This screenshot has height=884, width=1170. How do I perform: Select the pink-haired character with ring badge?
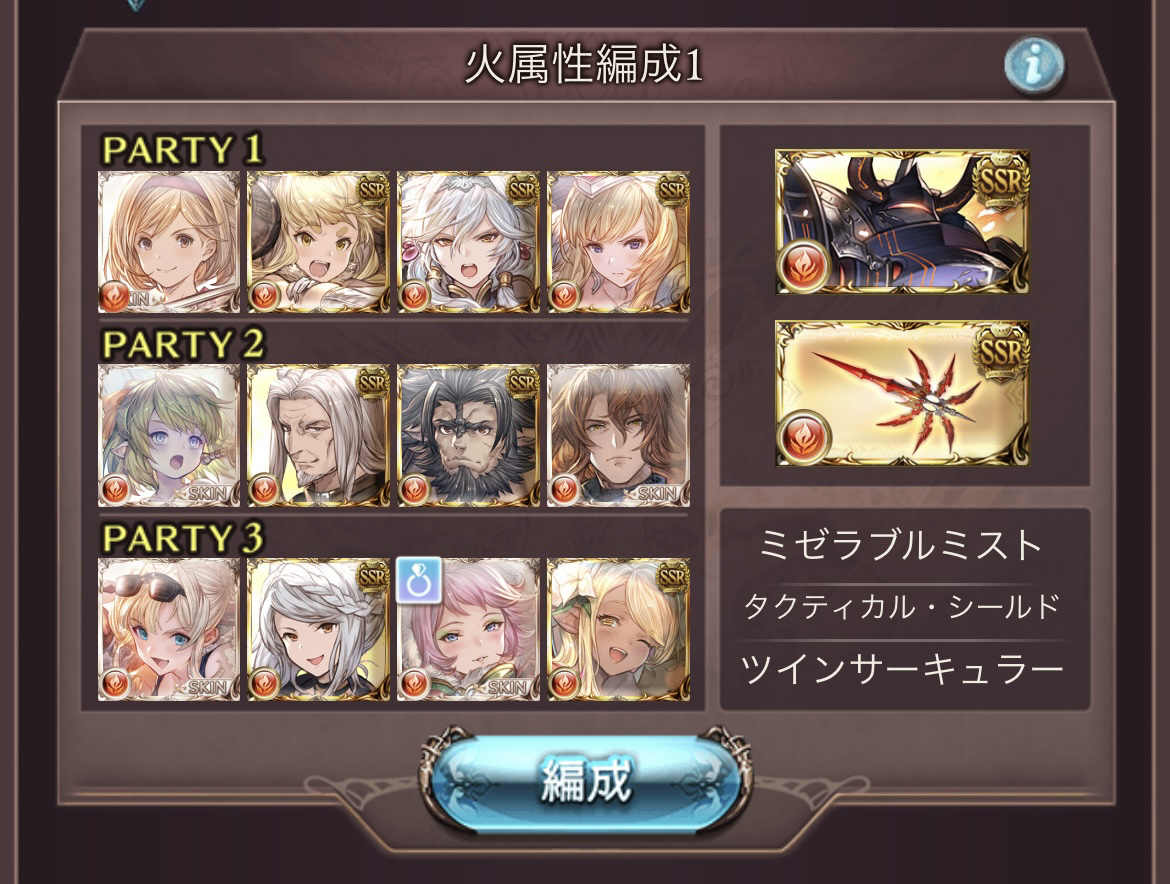tap(468, 629)
